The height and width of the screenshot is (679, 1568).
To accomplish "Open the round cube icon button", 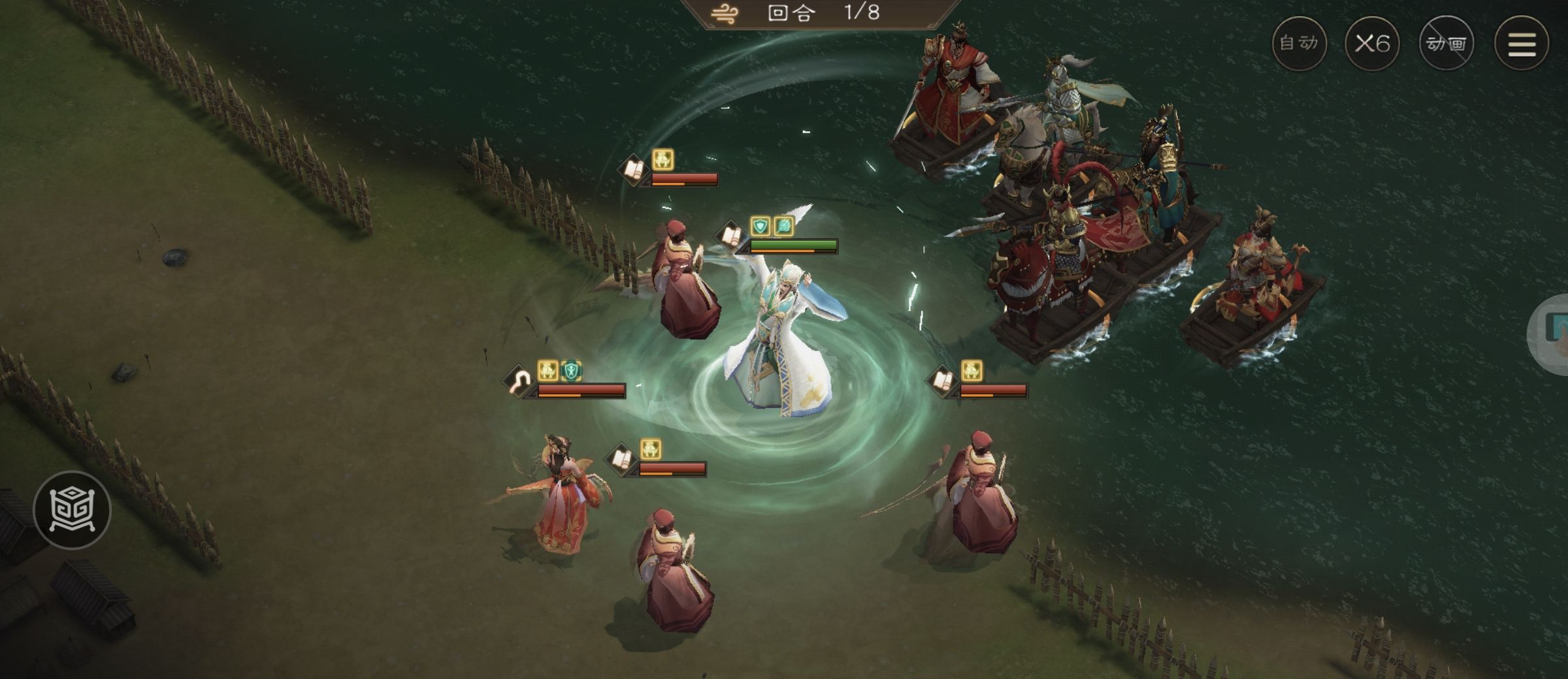I will pos(72,509).
